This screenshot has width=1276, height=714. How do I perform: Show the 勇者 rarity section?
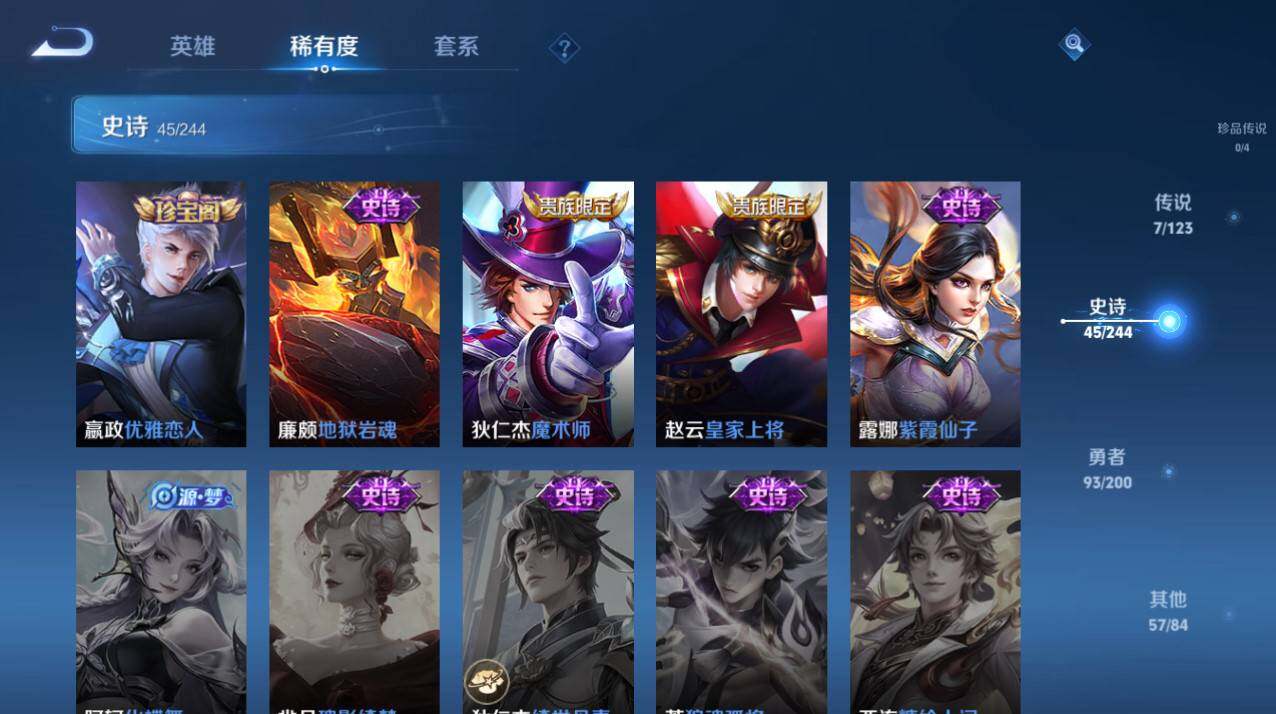pyautogui.click(x=1107, y=467)
